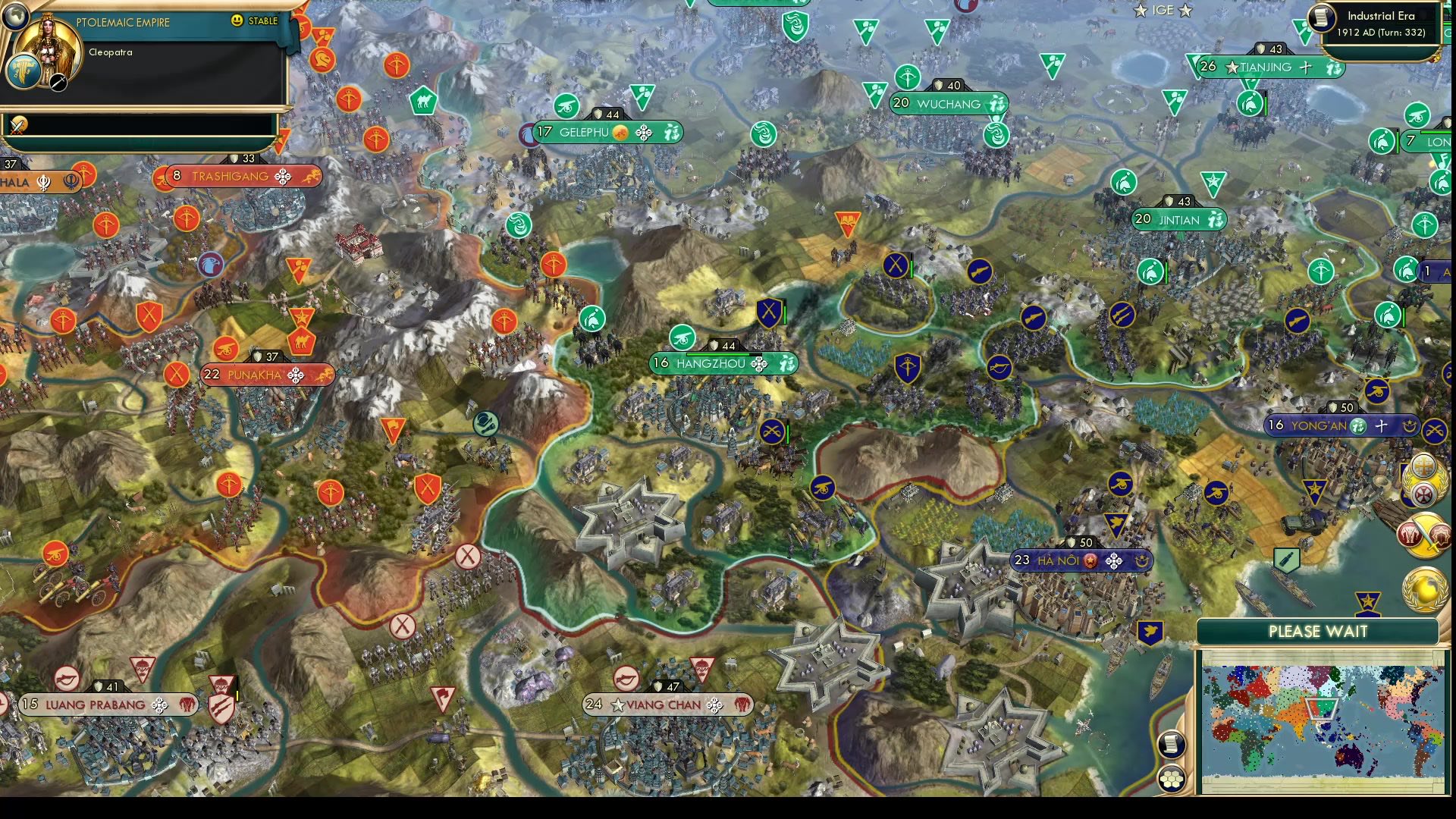Open the religion overview medallion with cross emblem

(x=1423, y=479)
